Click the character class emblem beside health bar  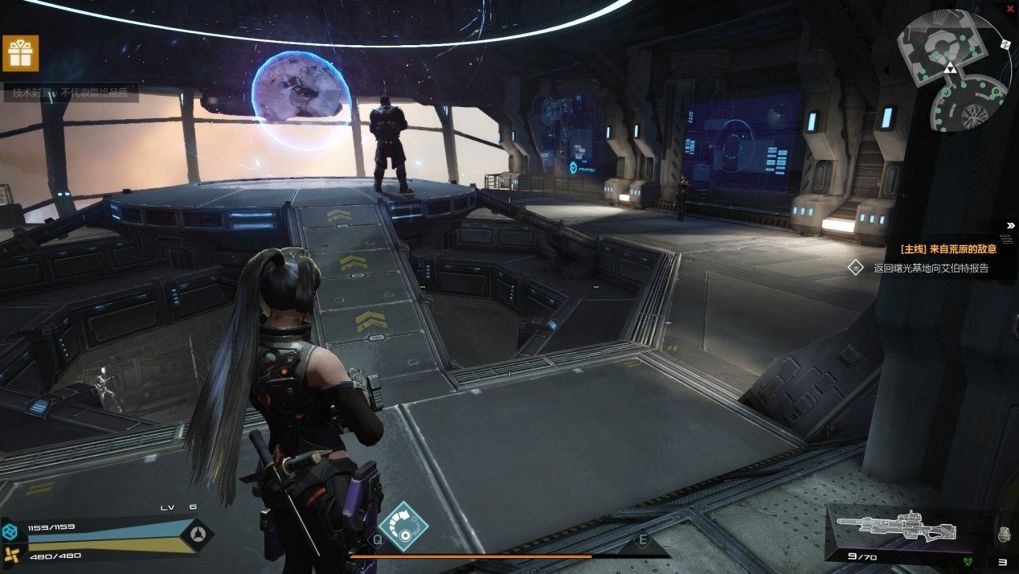point(195,535)
